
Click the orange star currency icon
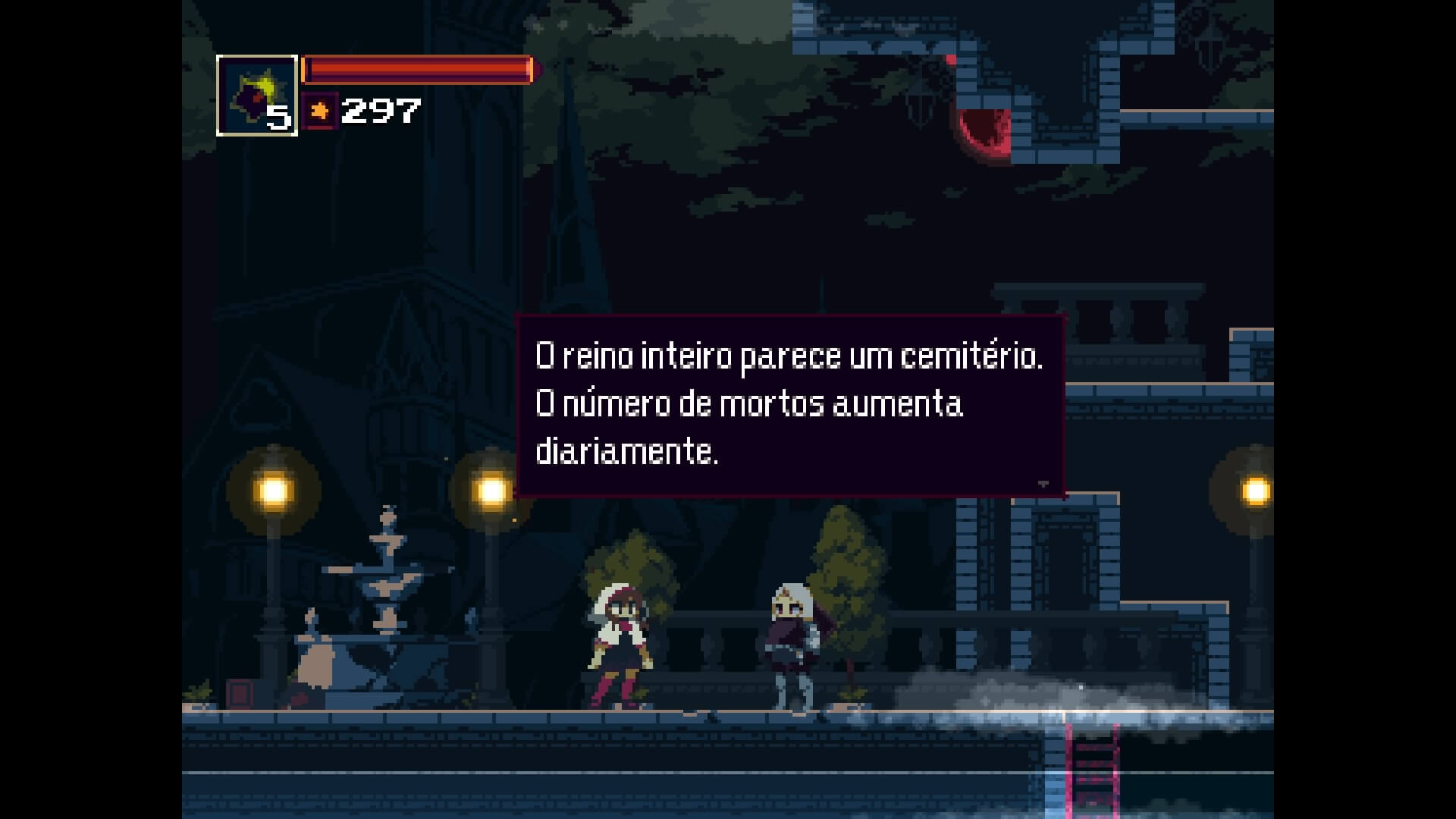tap(319, 112)
